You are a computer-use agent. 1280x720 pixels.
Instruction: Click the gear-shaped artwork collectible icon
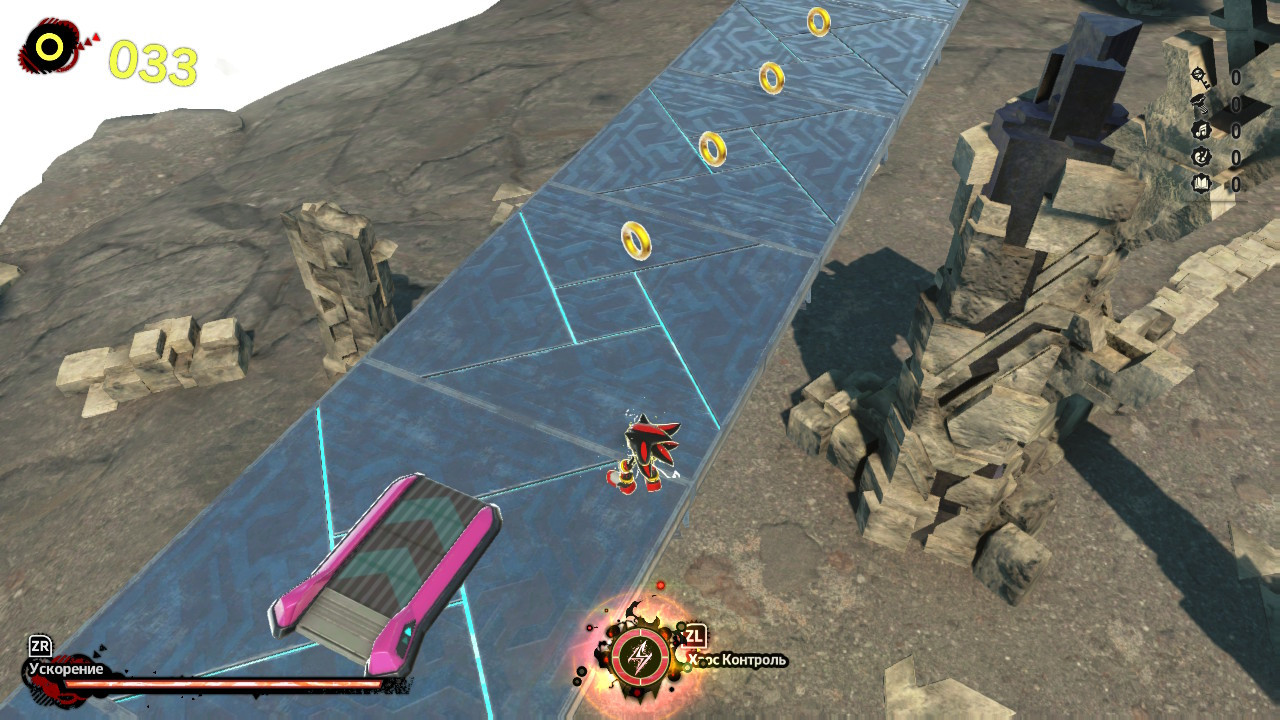(1201, 158)
